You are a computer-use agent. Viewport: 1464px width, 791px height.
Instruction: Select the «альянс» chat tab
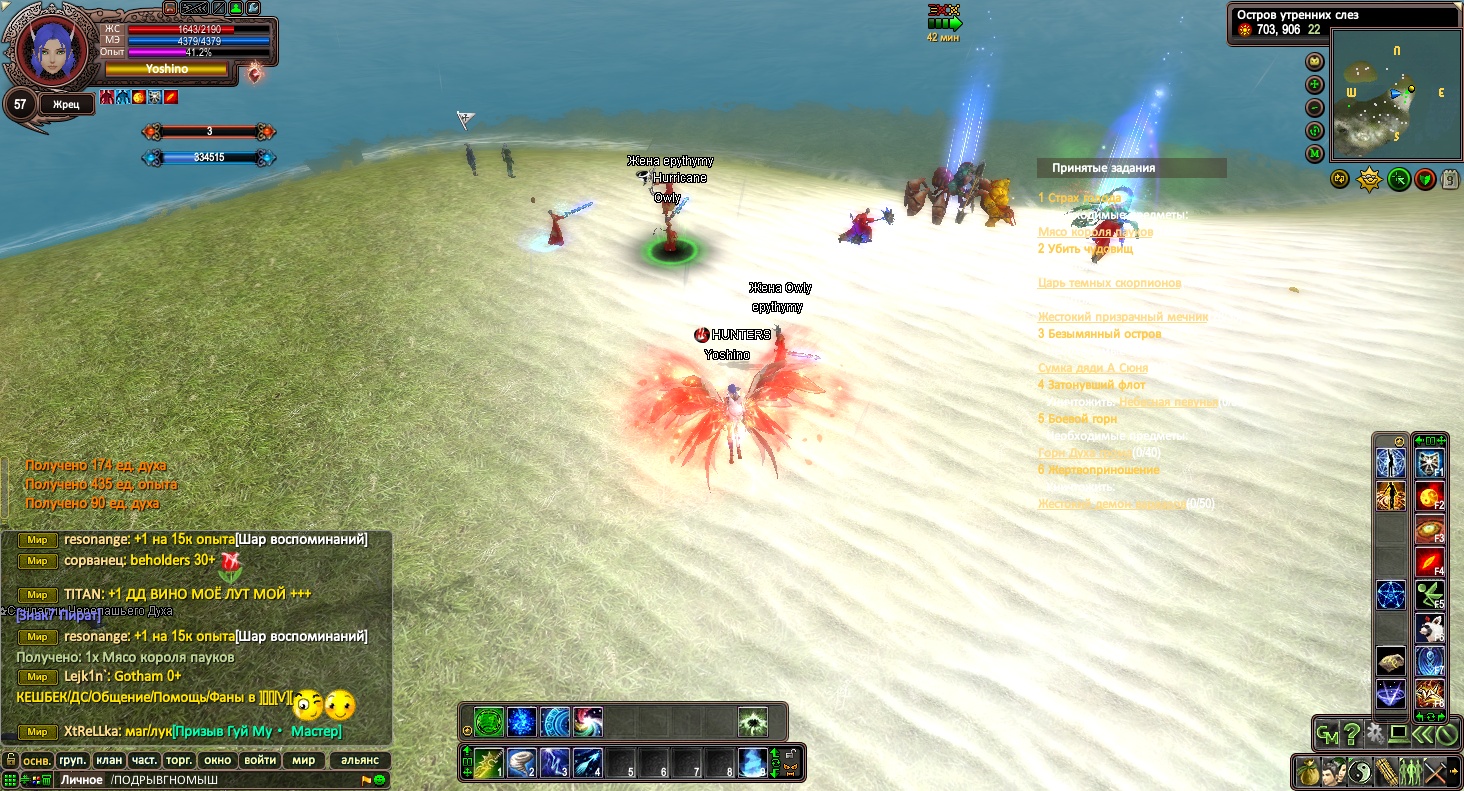[360, 760]
